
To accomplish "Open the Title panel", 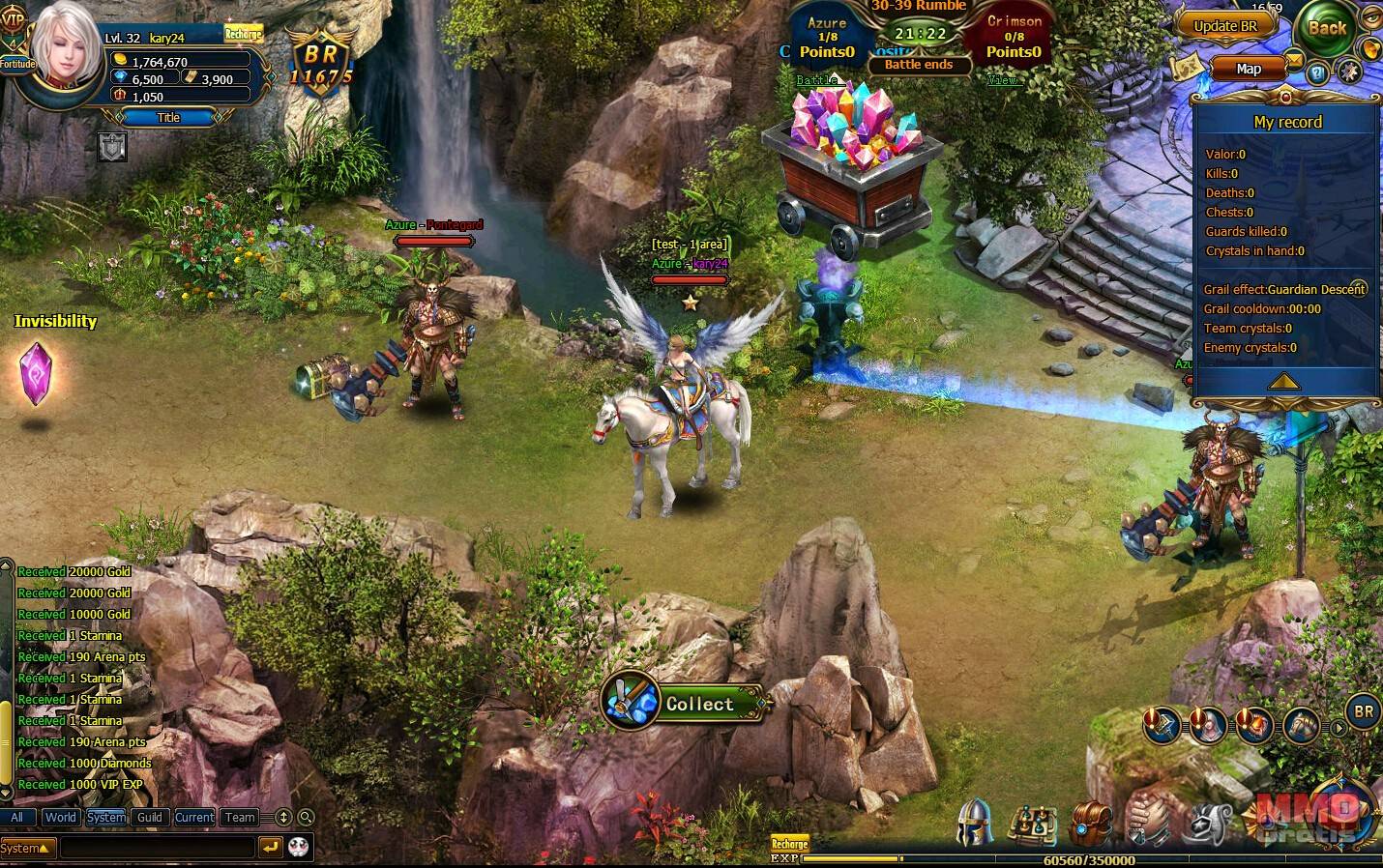I will click(x=168, y=117).
